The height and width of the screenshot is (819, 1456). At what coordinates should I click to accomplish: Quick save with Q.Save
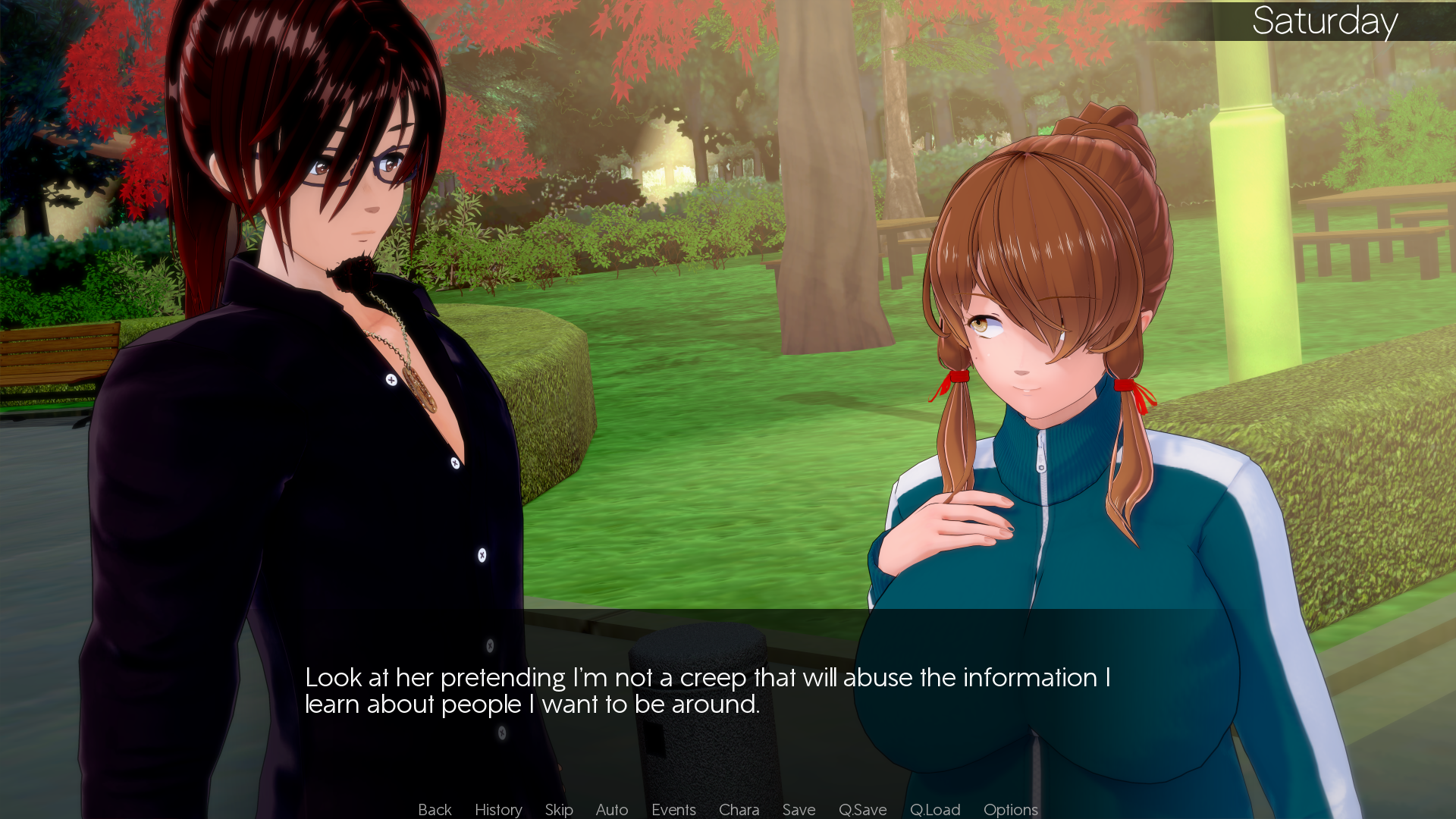click(x=862, y=809)
